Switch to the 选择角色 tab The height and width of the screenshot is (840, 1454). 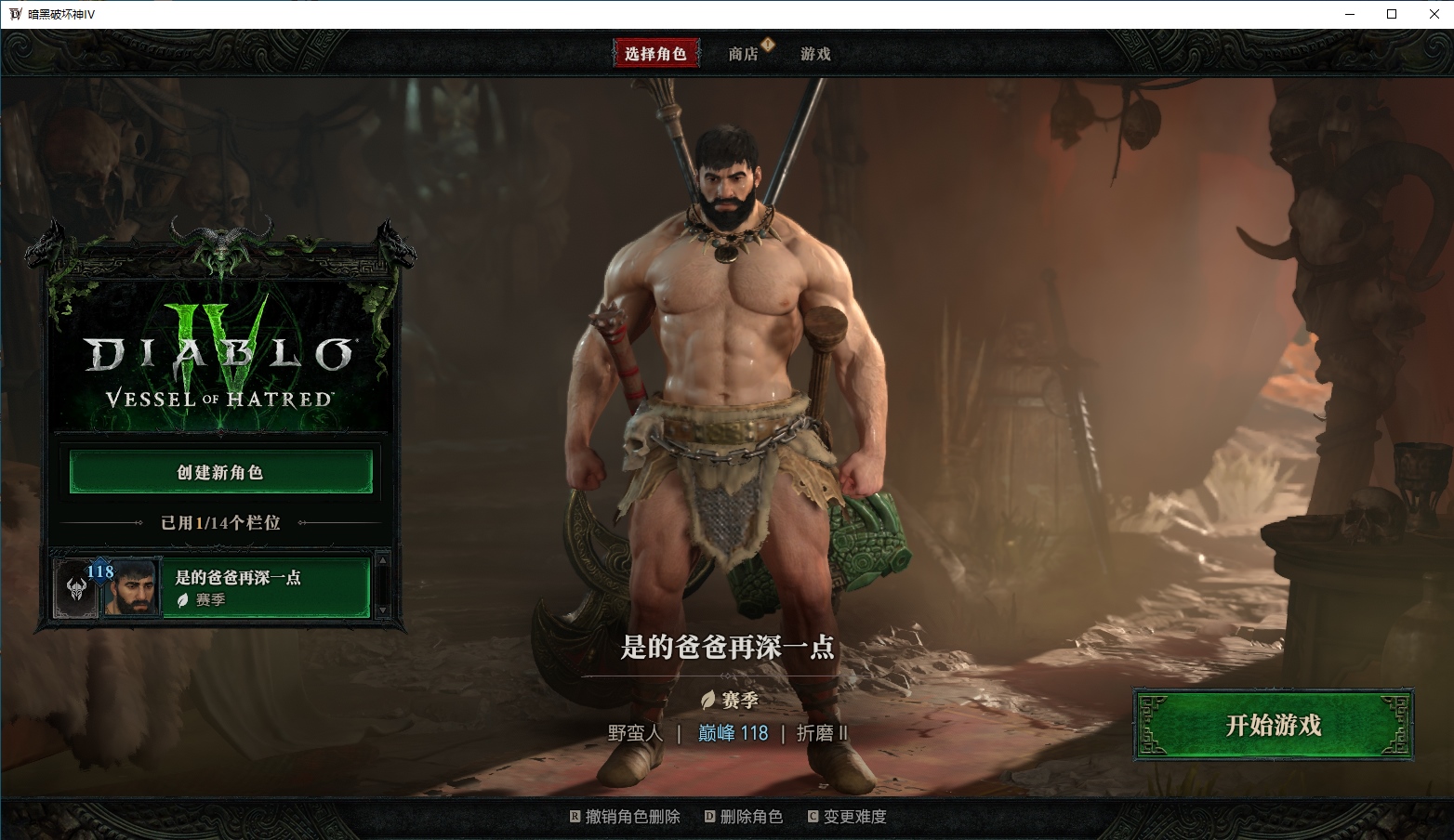coord(655,54)
